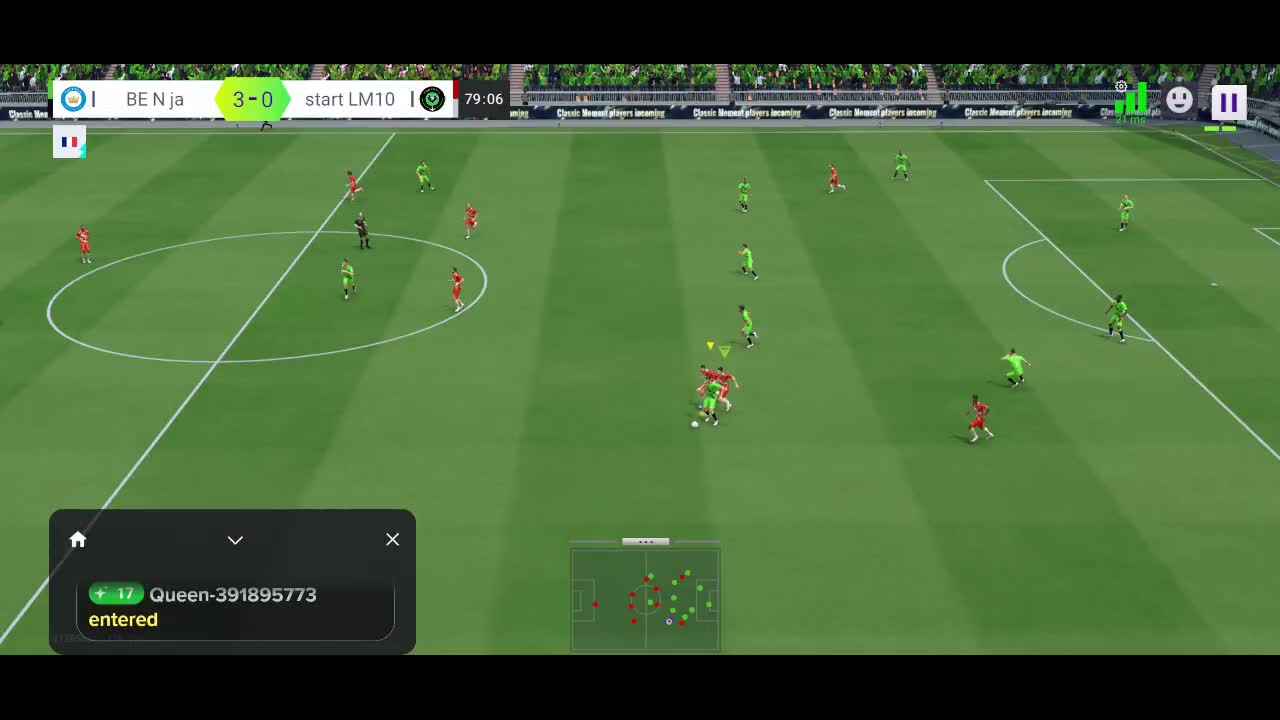
Task: Click the minimap's top handle bar
Action: (645, 542)
